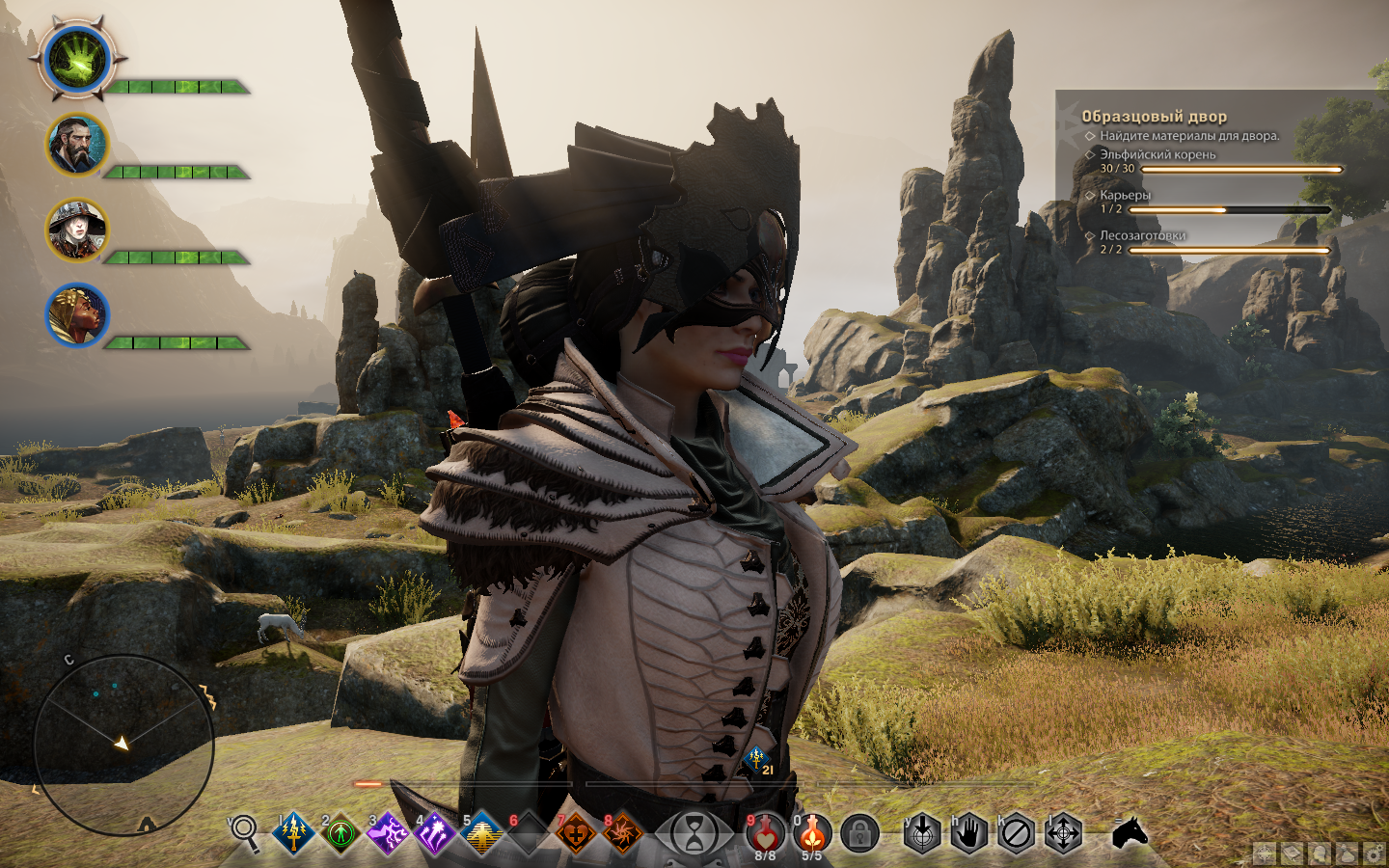
Task: Toggle the hourglass tactical camera
Action: [x=694, y=833]
